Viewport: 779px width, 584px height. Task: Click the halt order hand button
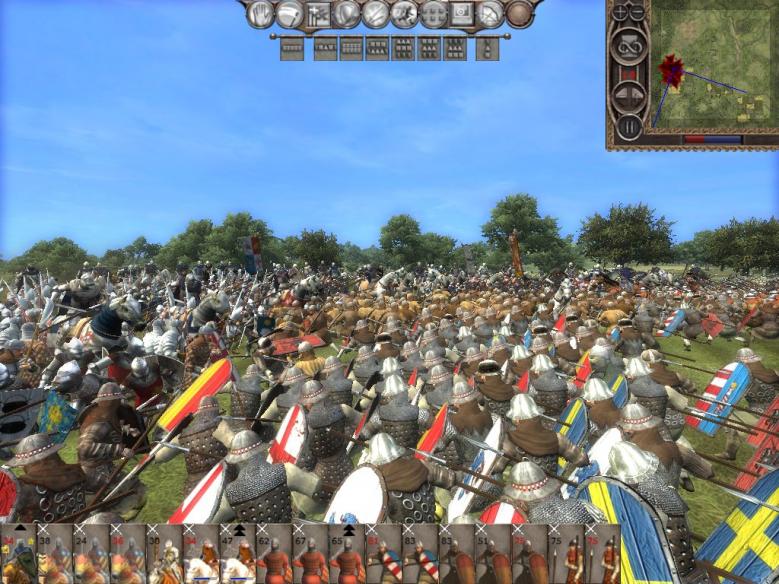coord(261,14)
